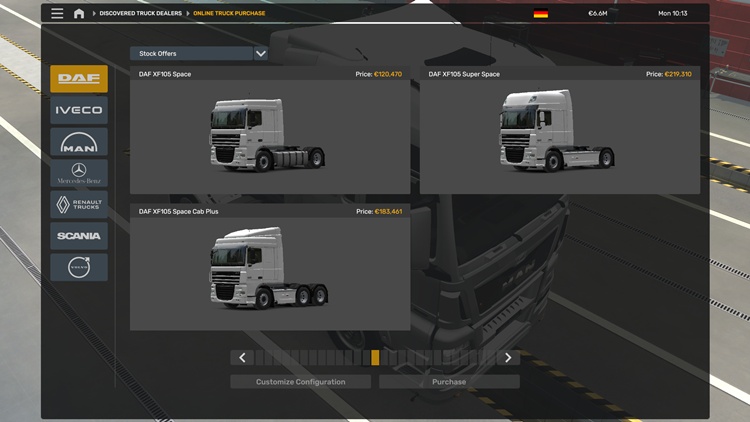Open the Stock Offers dropdown

[199, 53]
